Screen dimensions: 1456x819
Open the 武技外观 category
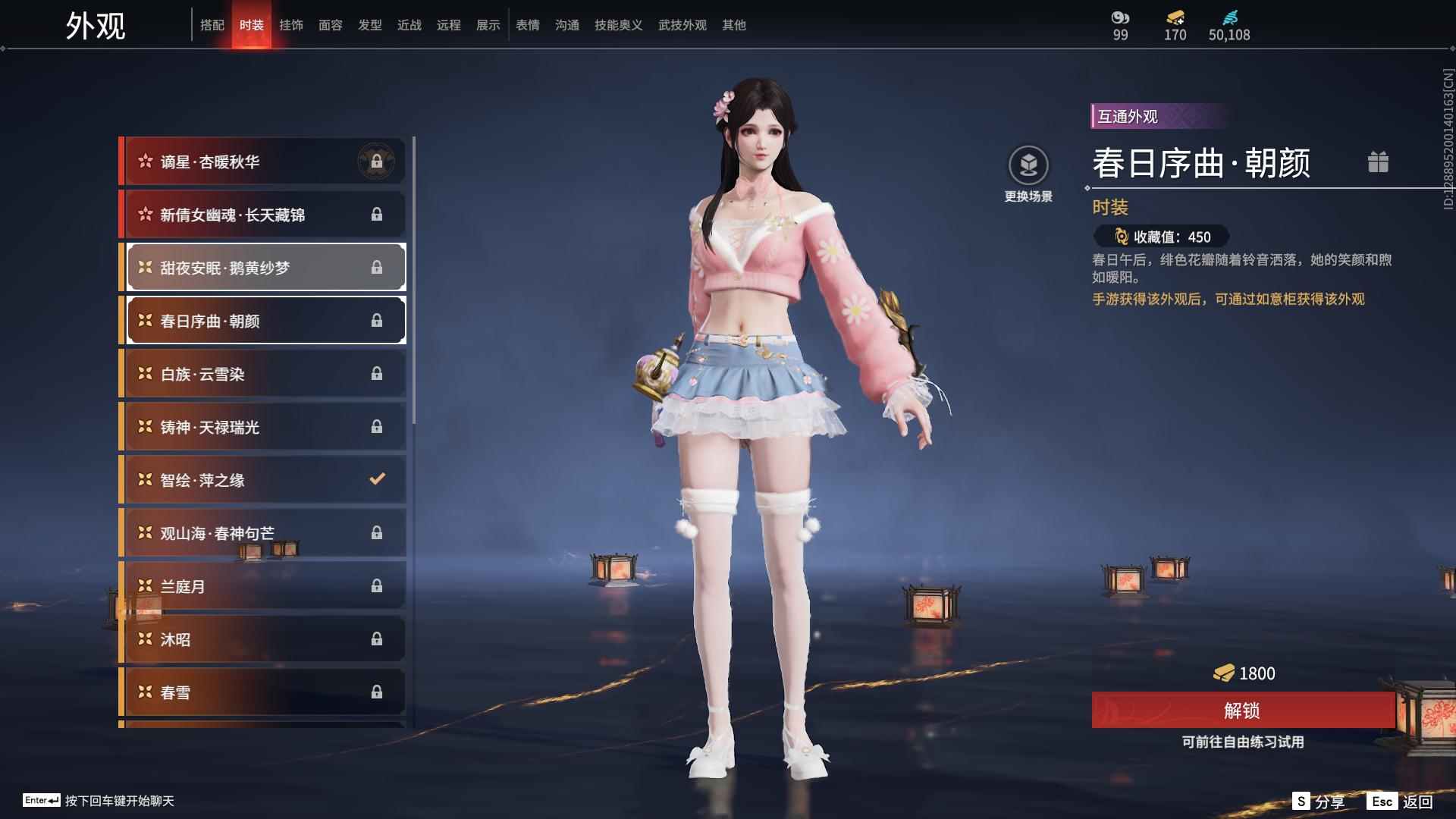coord(682,24)
